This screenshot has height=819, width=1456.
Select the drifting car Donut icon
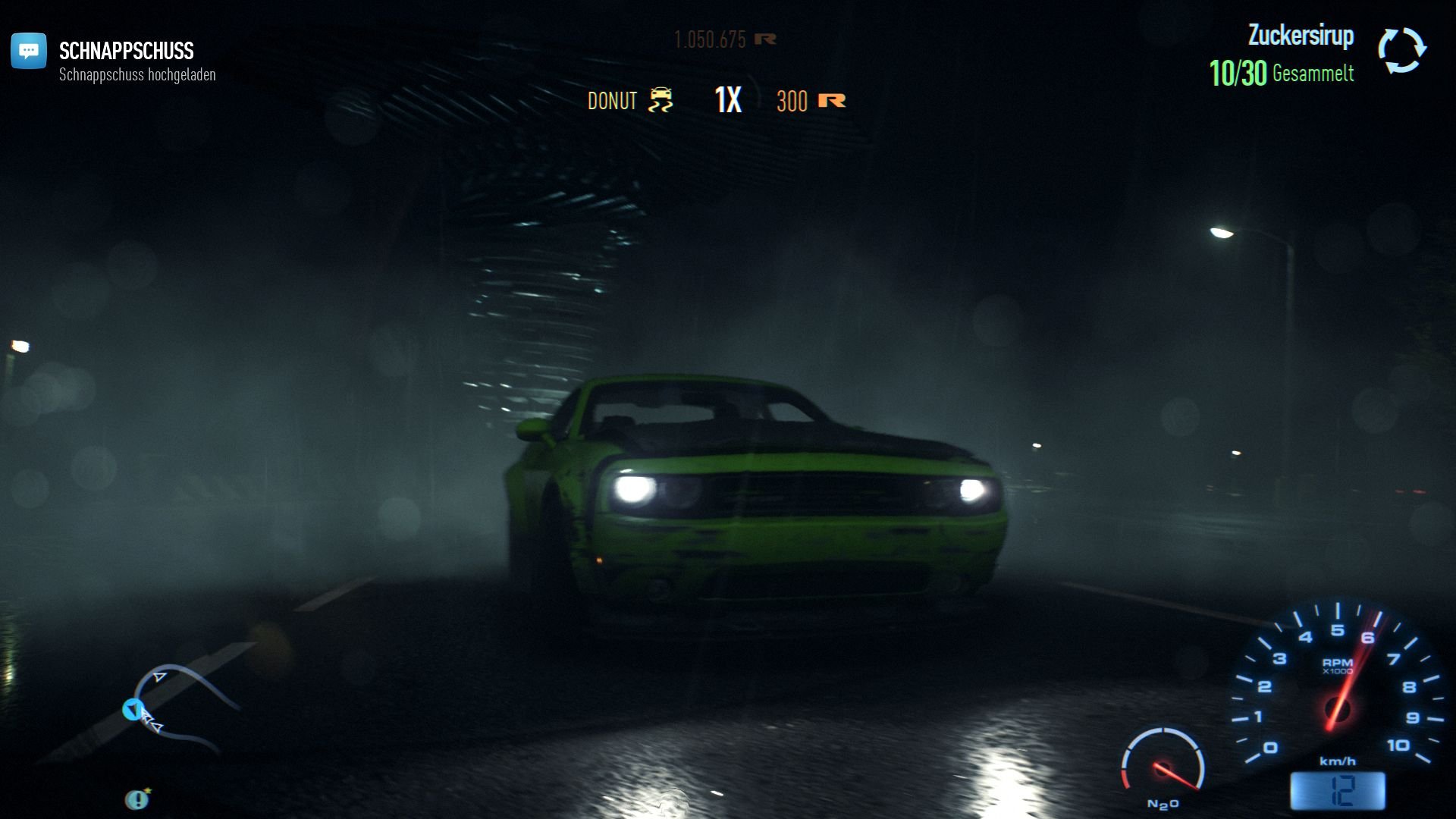click(659, 100)
